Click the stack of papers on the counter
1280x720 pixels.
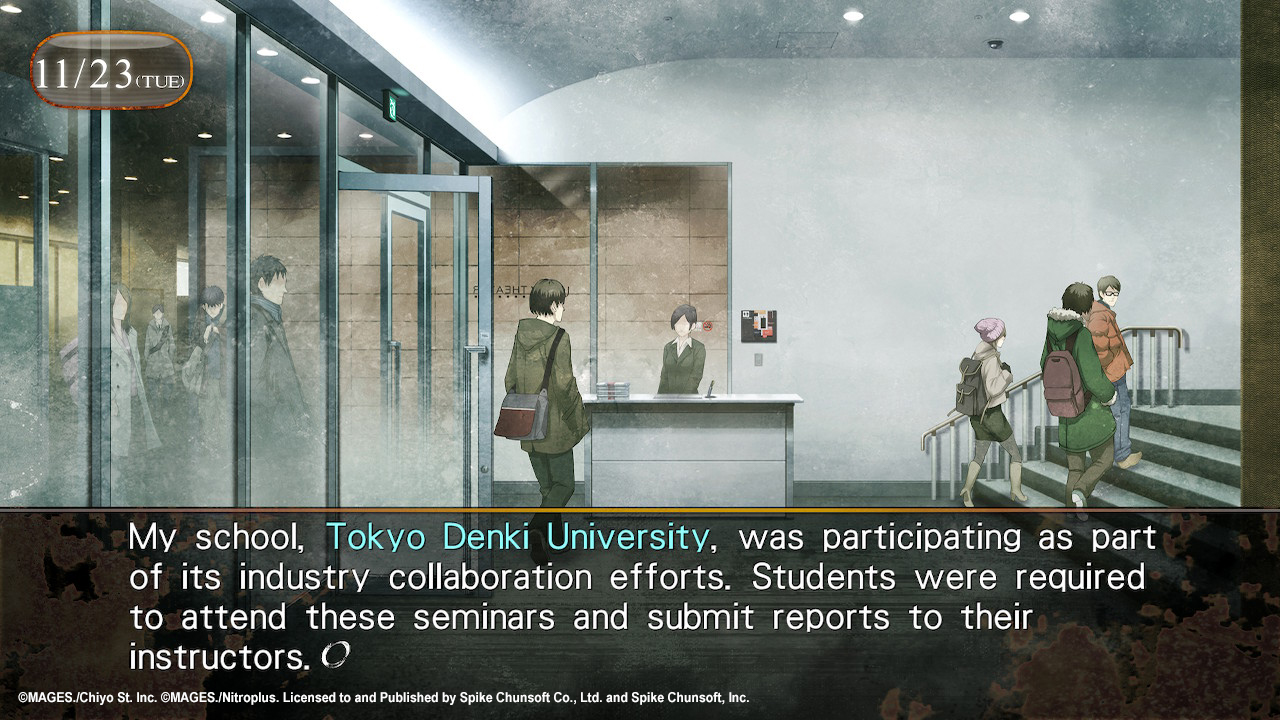coord(612,388)
